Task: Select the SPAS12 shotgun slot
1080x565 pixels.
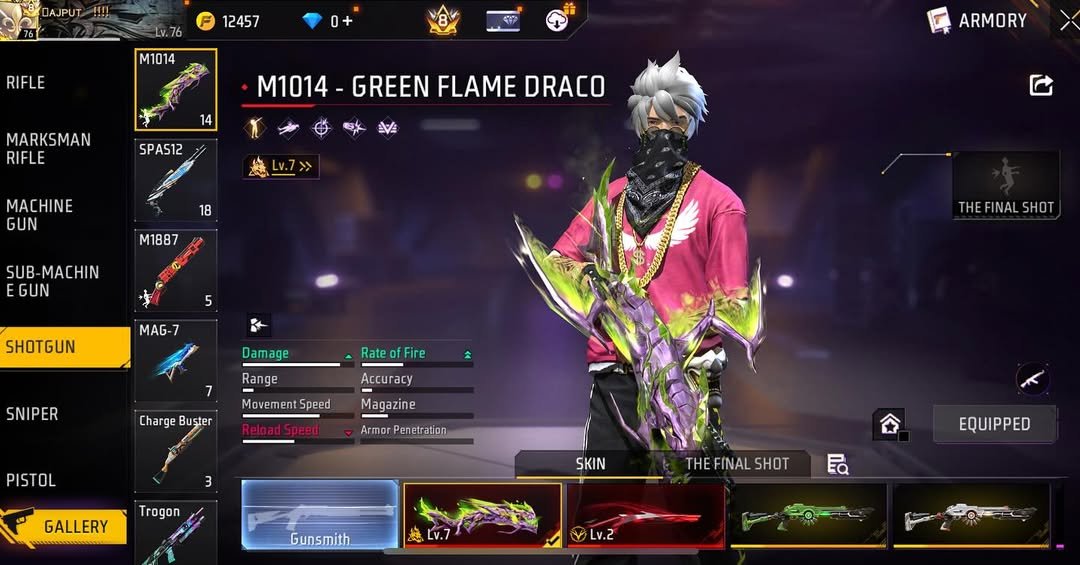Action: tap(176, 180)
